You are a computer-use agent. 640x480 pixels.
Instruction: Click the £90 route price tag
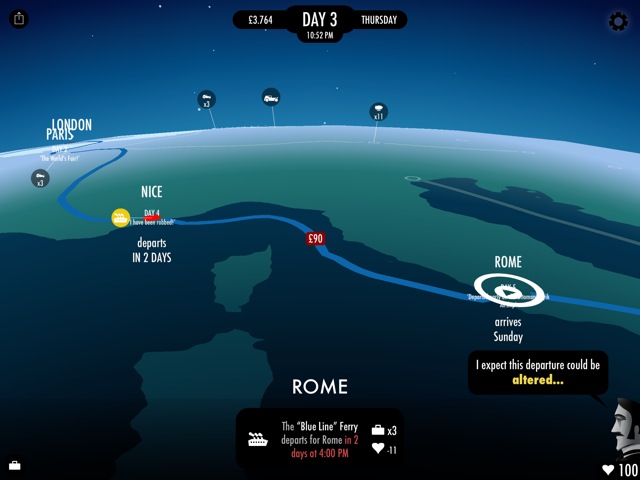(x=316, y=239)
